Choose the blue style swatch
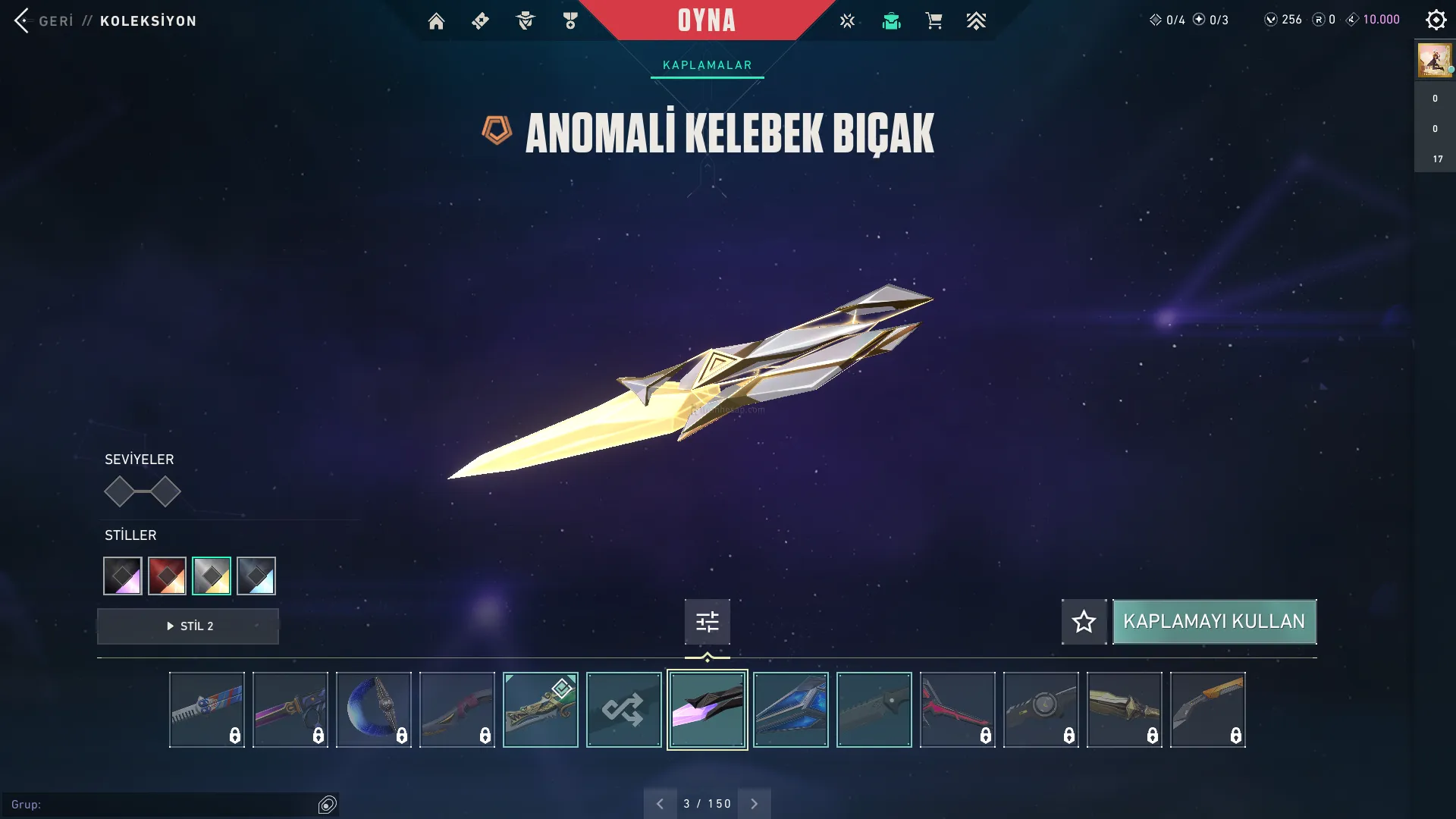 pos(256,576)
